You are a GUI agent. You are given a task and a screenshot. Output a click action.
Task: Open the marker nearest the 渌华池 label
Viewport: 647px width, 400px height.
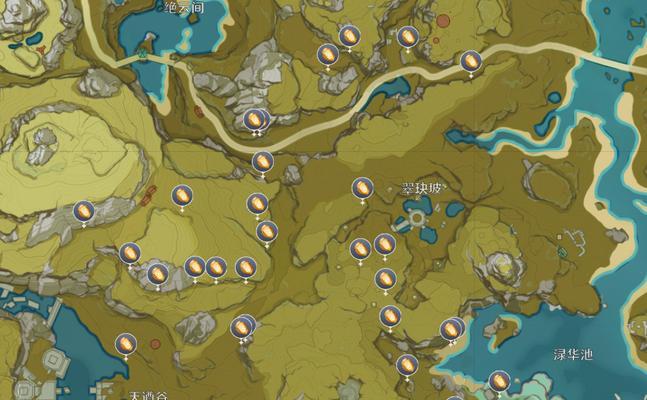499,380
